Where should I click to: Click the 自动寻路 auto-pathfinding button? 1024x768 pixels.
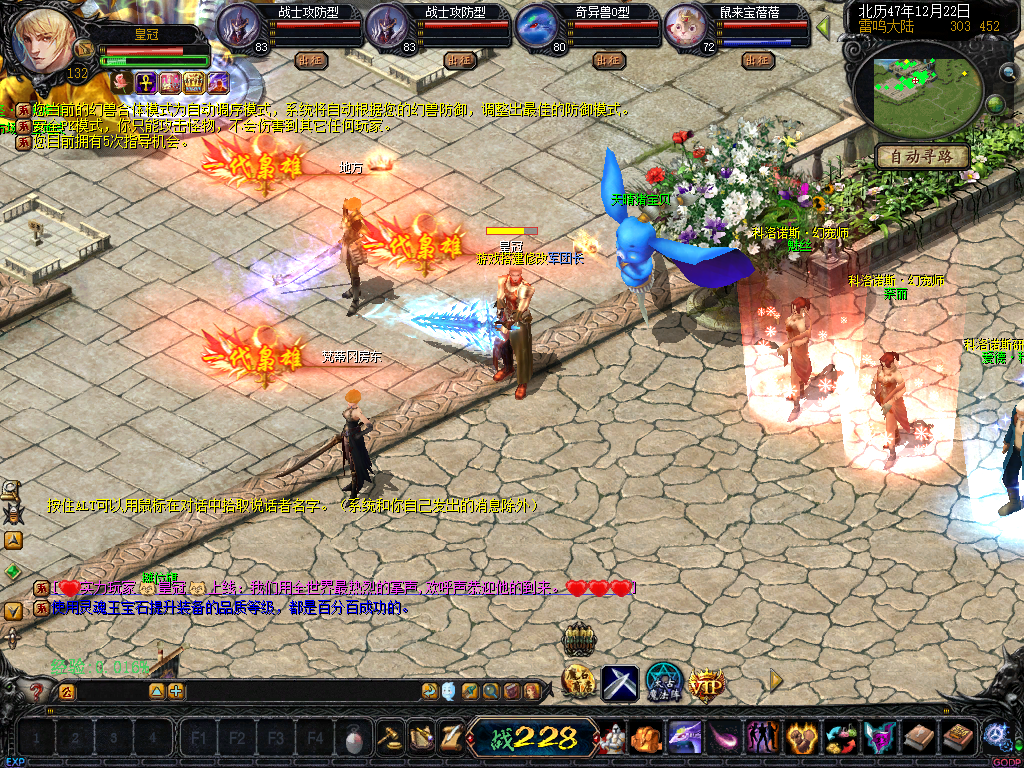922,156
